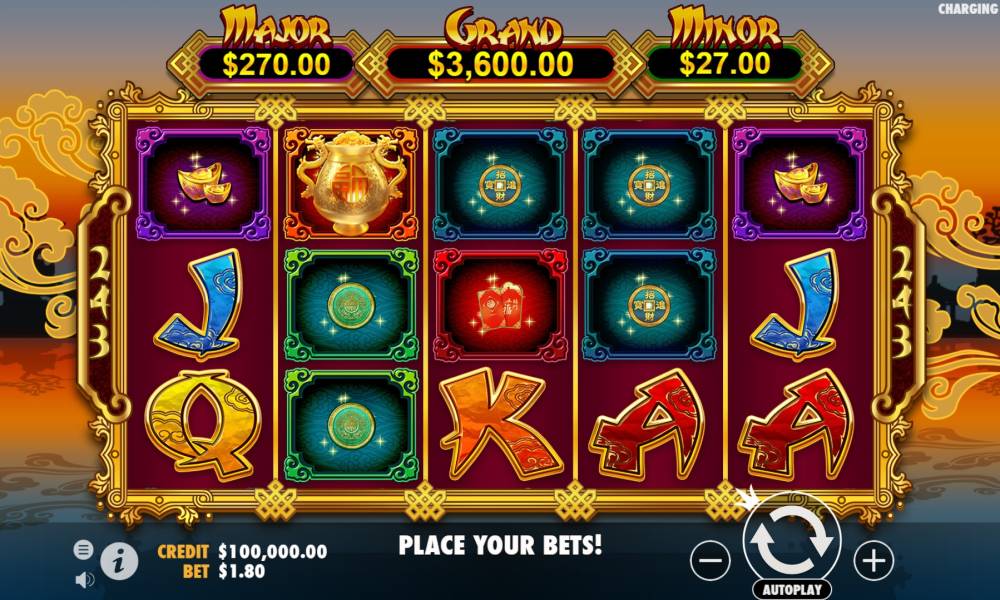
Task: Decrease the bet with the minus button
Action: click(x=710, y=561)
